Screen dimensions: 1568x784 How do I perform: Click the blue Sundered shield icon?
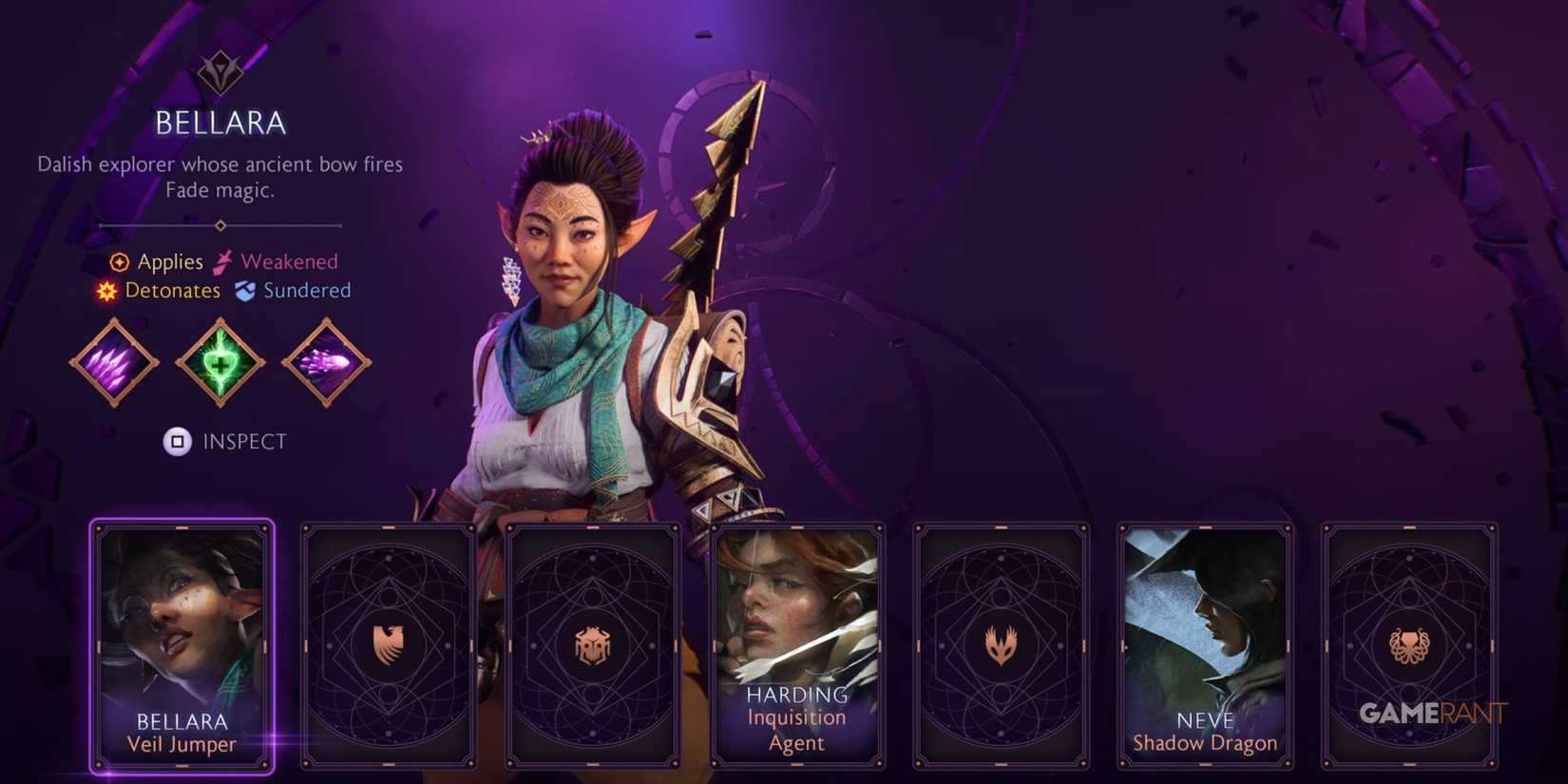246,291
